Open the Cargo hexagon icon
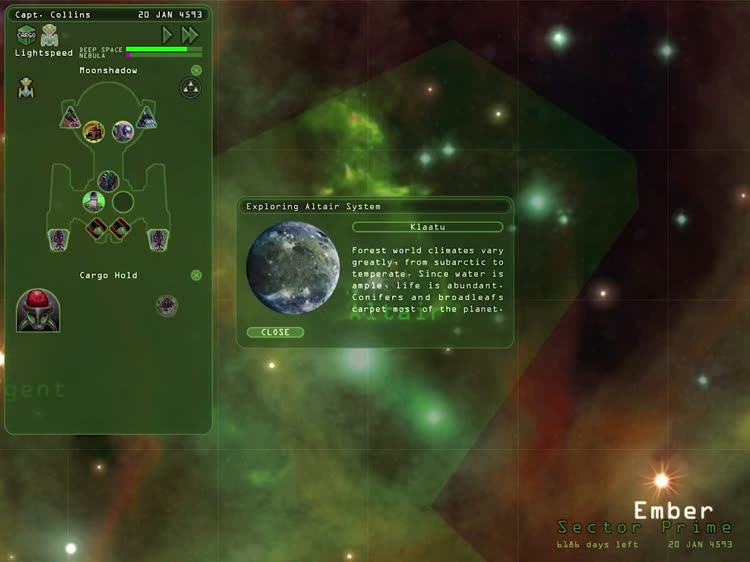Screen dimensions: 750x562 tap(26, 35)
